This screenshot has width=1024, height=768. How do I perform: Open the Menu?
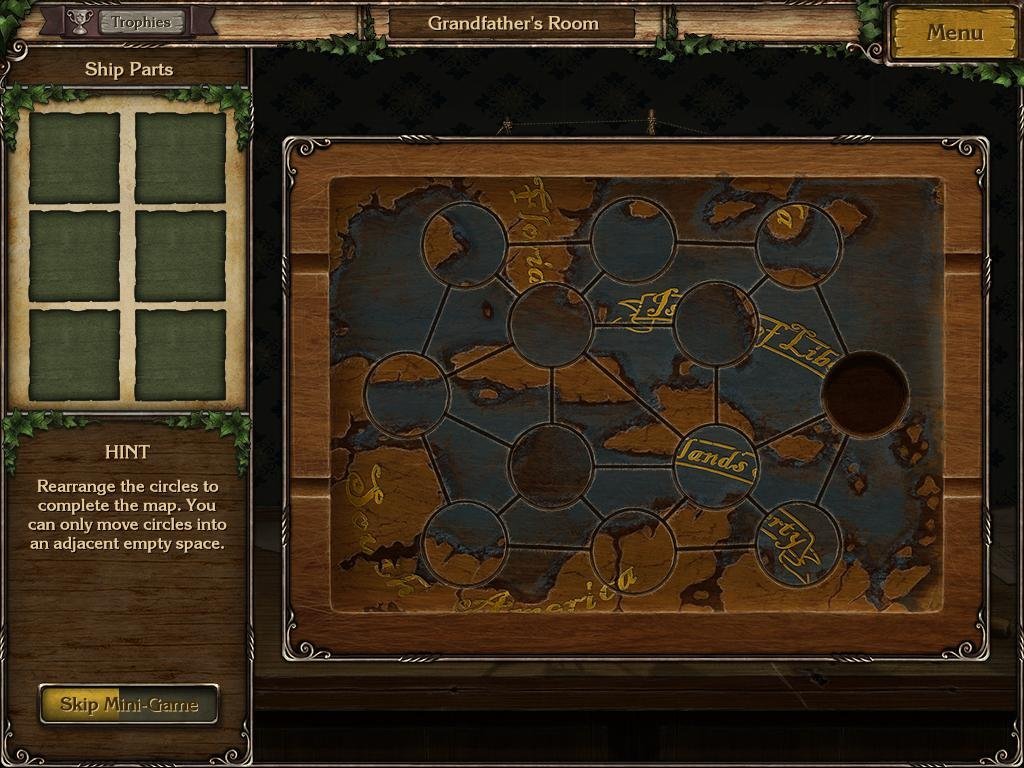pyautogui.click(x=953, y=33)
